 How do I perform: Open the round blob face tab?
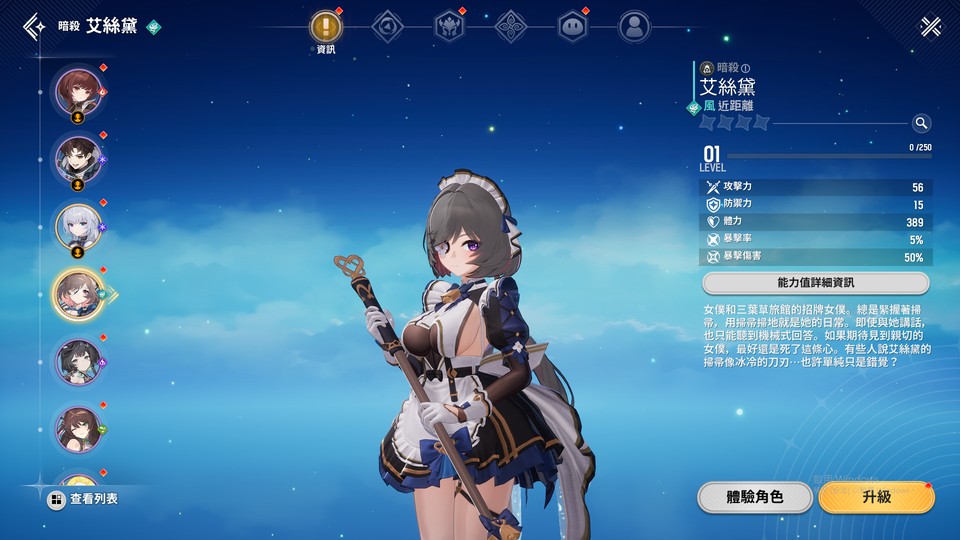(572, 27)
